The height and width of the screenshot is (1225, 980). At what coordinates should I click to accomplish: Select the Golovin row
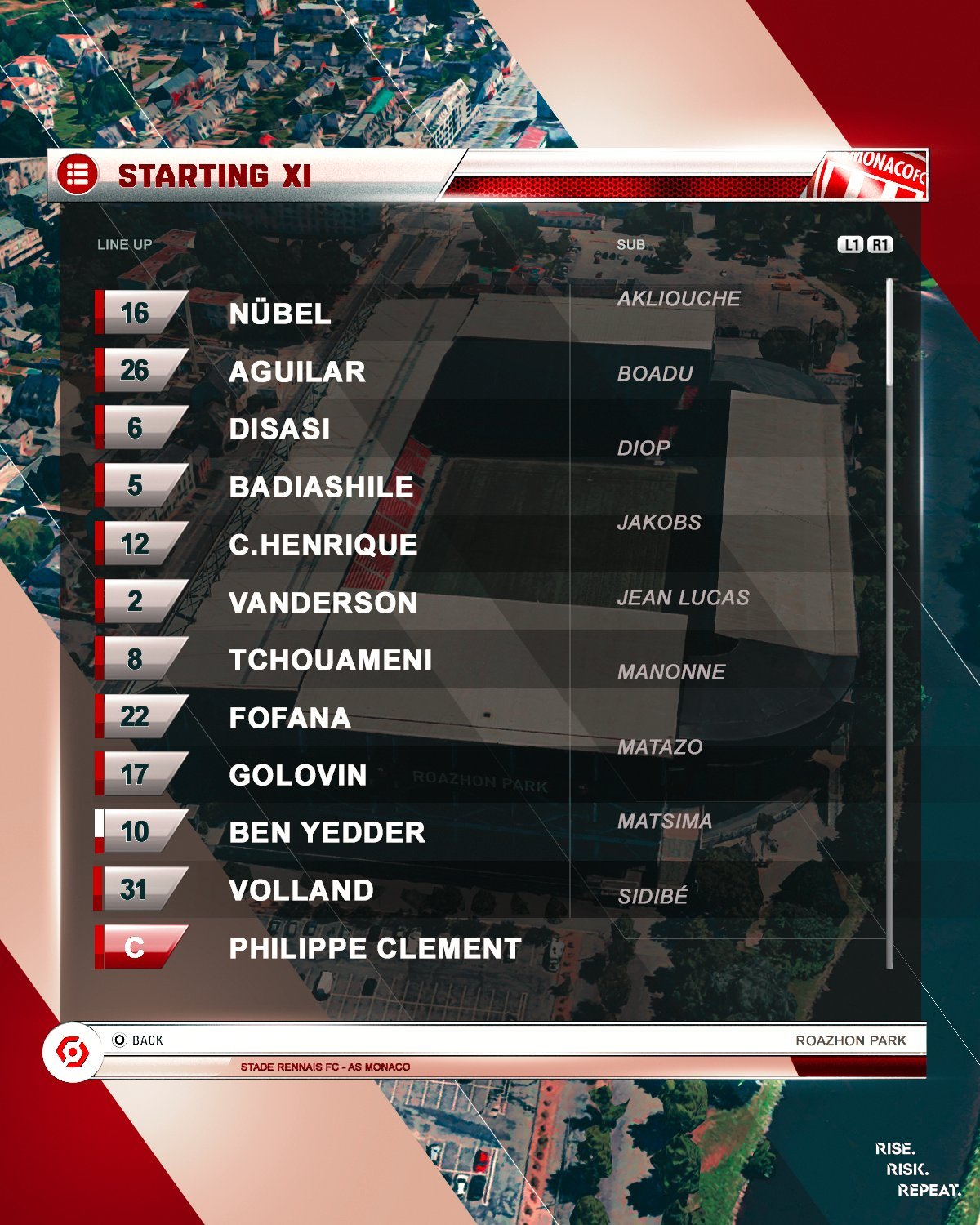coord(297,775)
